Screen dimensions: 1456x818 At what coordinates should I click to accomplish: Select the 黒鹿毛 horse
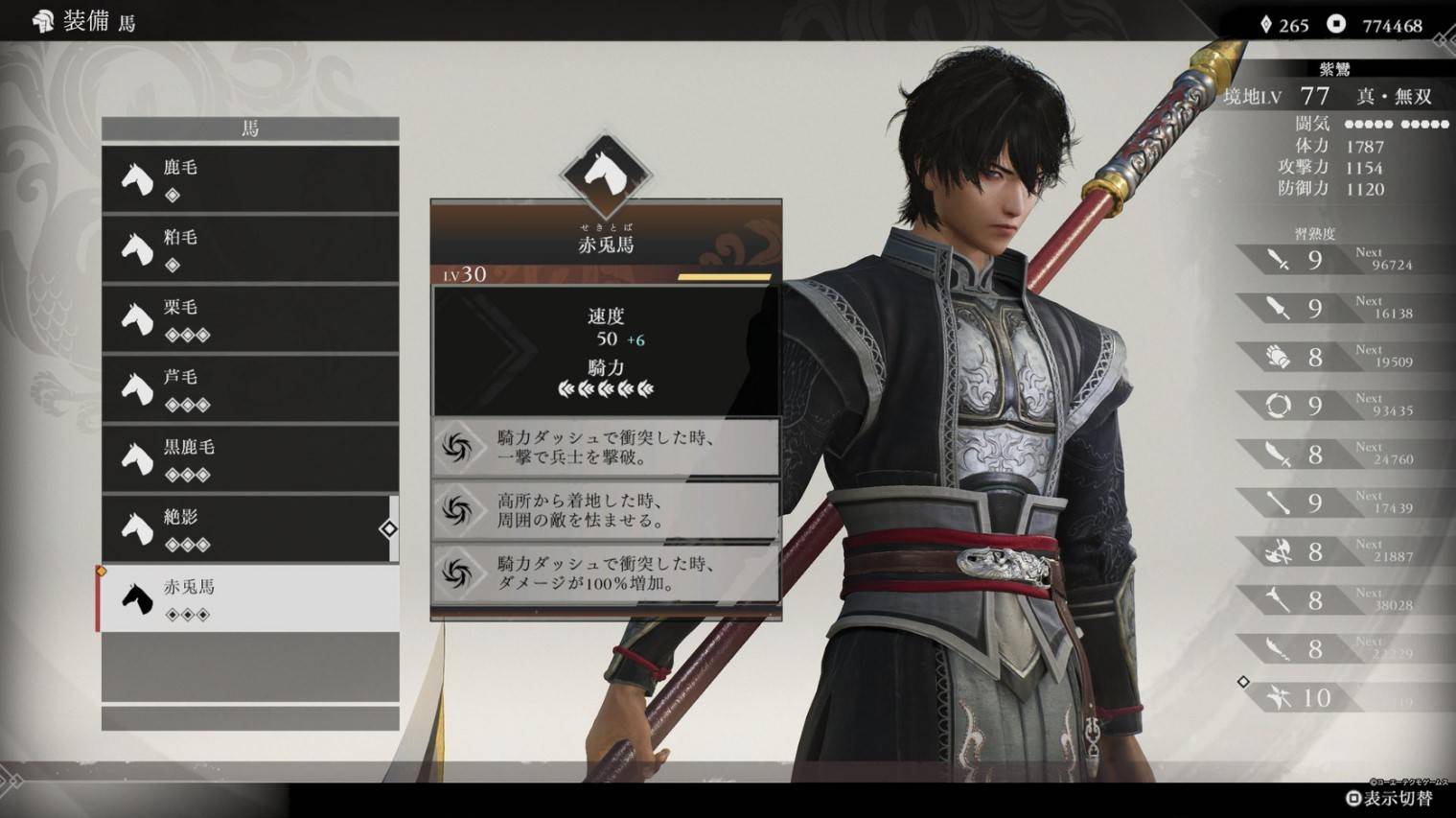(250, 459)
